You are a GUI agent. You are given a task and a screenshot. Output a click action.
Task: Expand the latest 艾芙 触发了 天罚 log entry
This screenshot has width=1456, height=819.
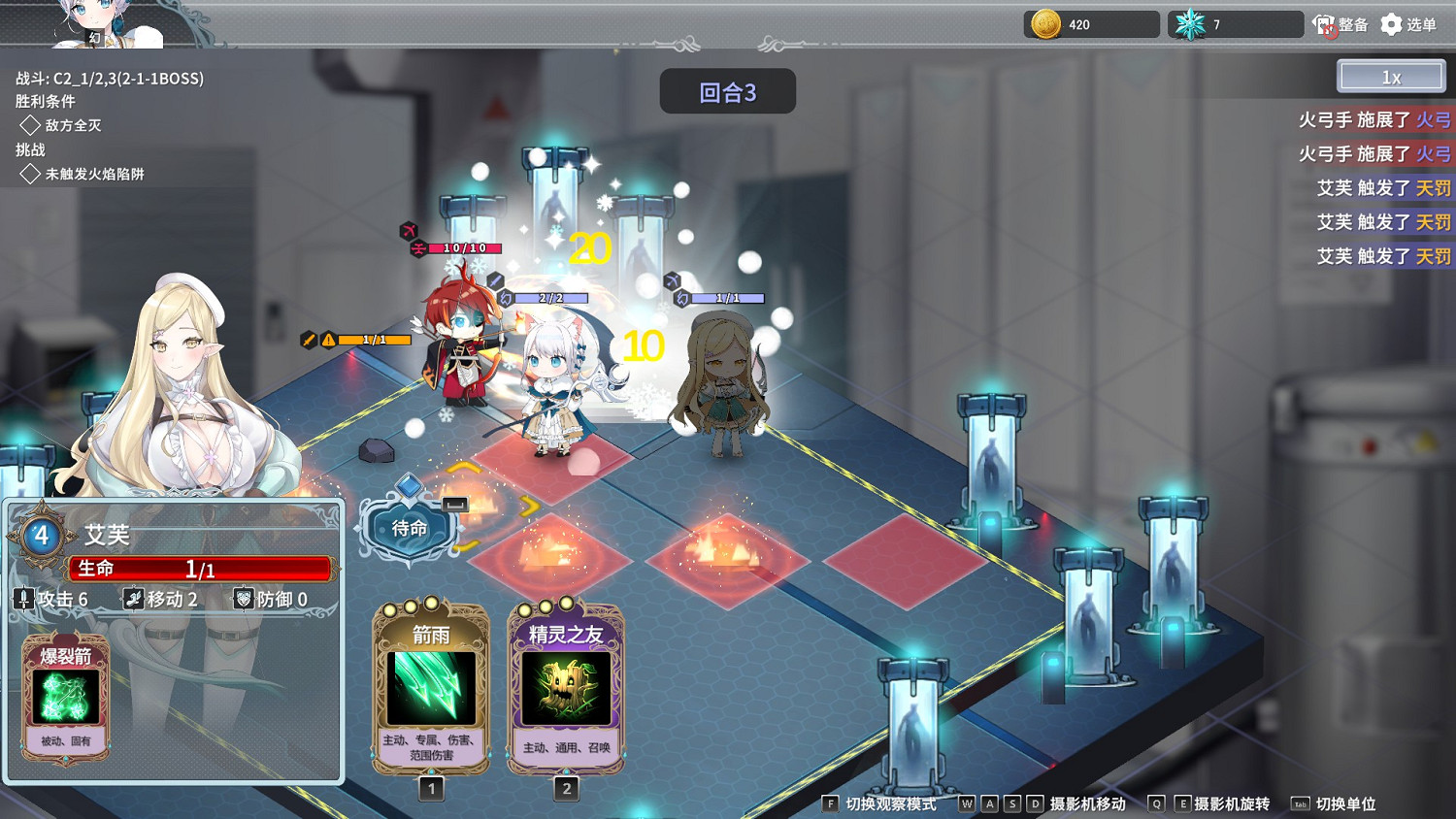[1382, 256]
